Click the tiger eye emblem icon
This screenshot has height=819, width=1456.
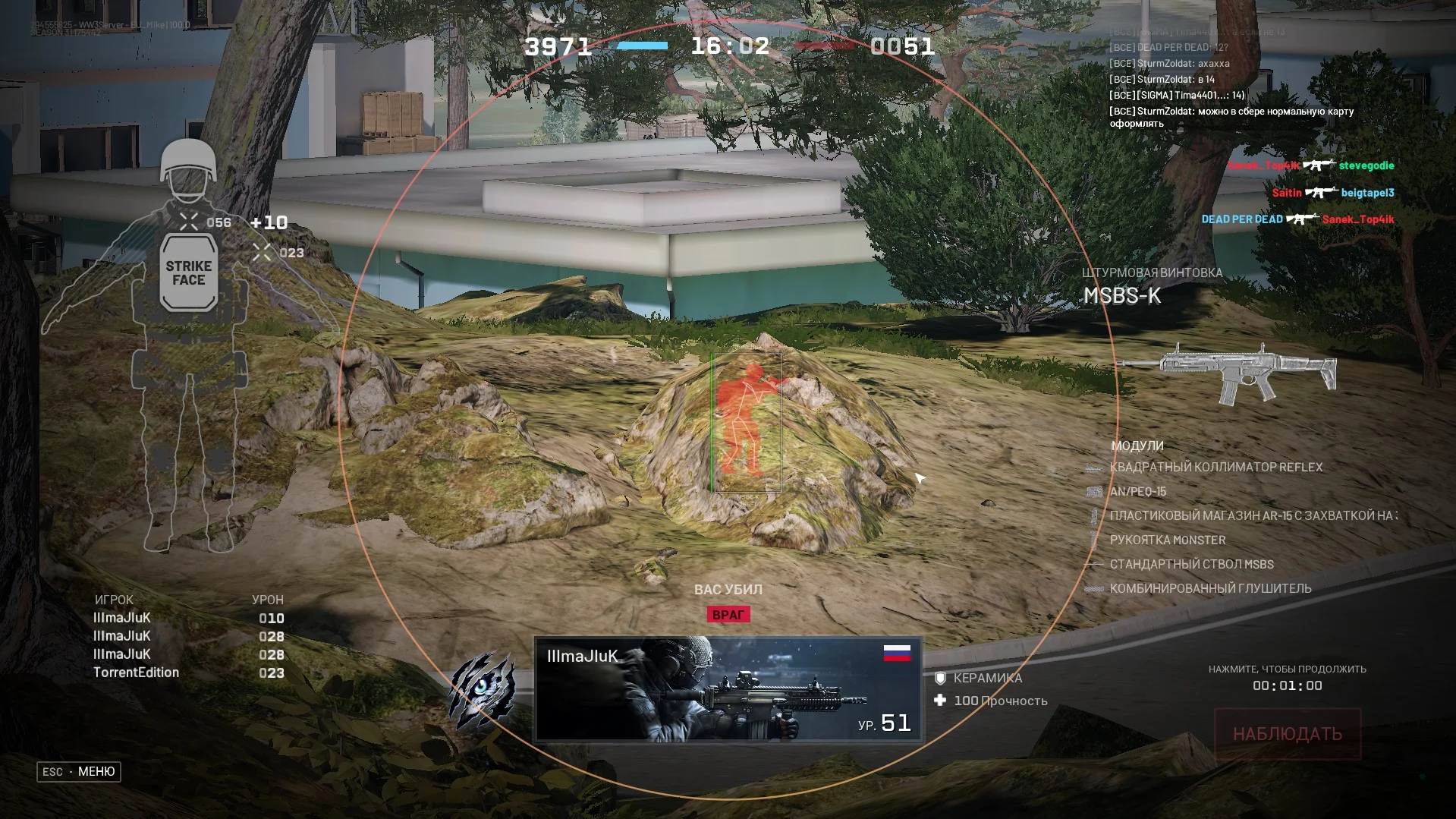point(482,689)
